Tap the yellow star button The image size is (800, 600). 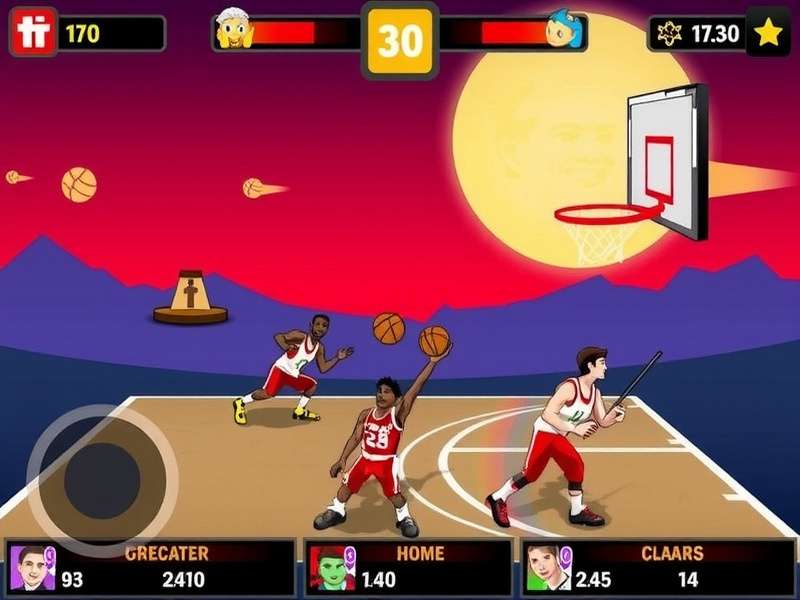point(767,33)
